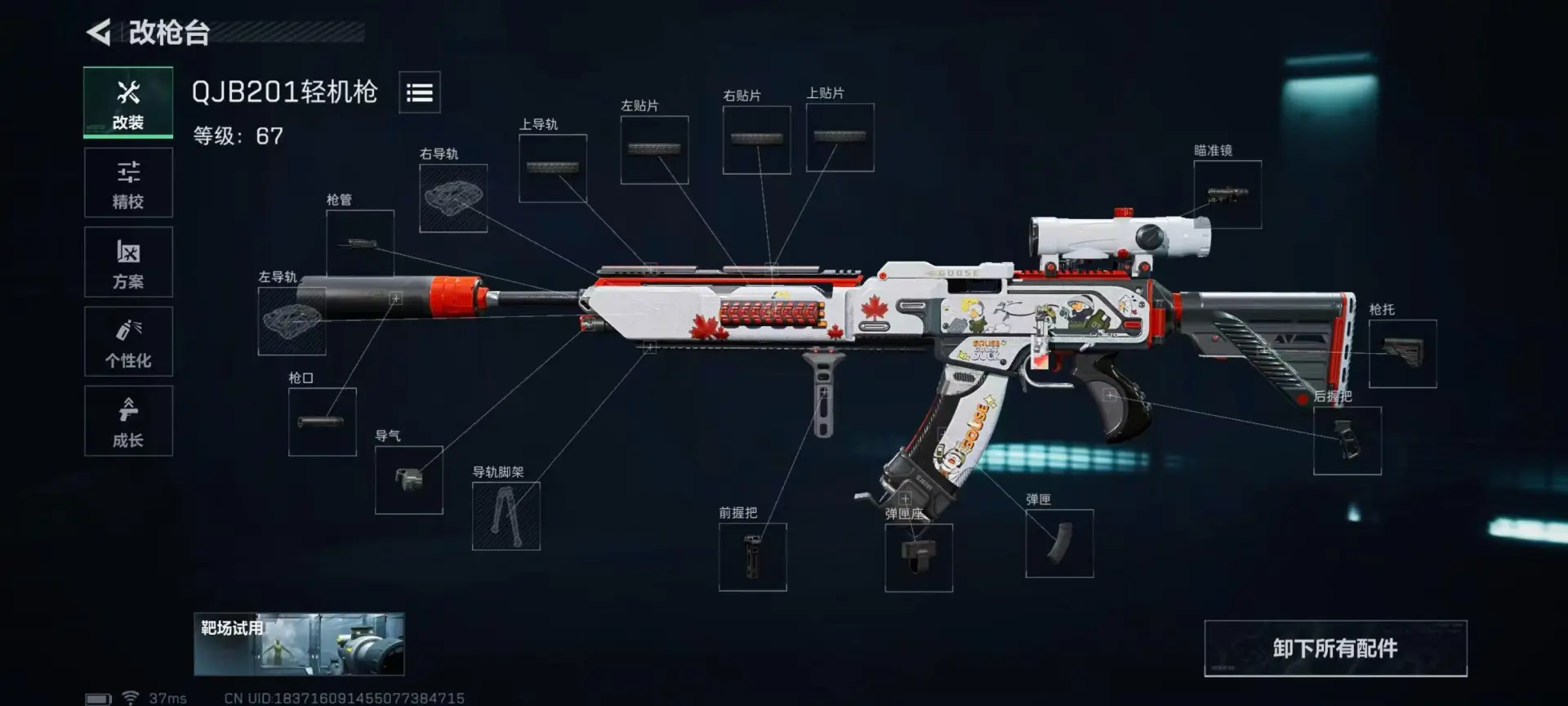Select the 导轨脚架 bipod slot
The image size is (1568, 706).
pyautogui.click(x=506, y=516)
